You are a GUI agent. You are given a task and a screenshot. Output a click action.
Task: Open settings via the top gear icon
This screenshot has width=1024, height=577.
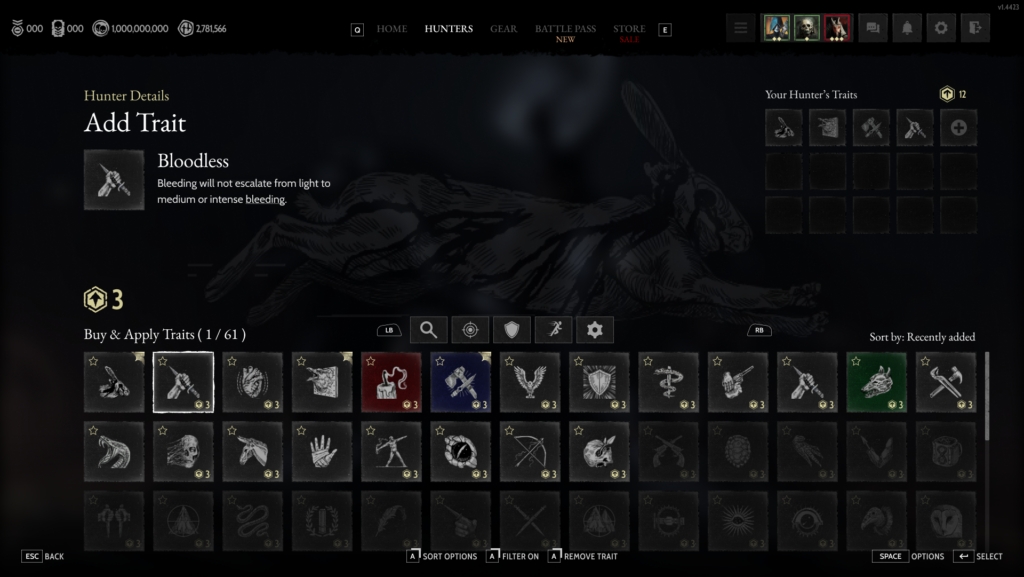pyautogui.click(x=941, y=28)
